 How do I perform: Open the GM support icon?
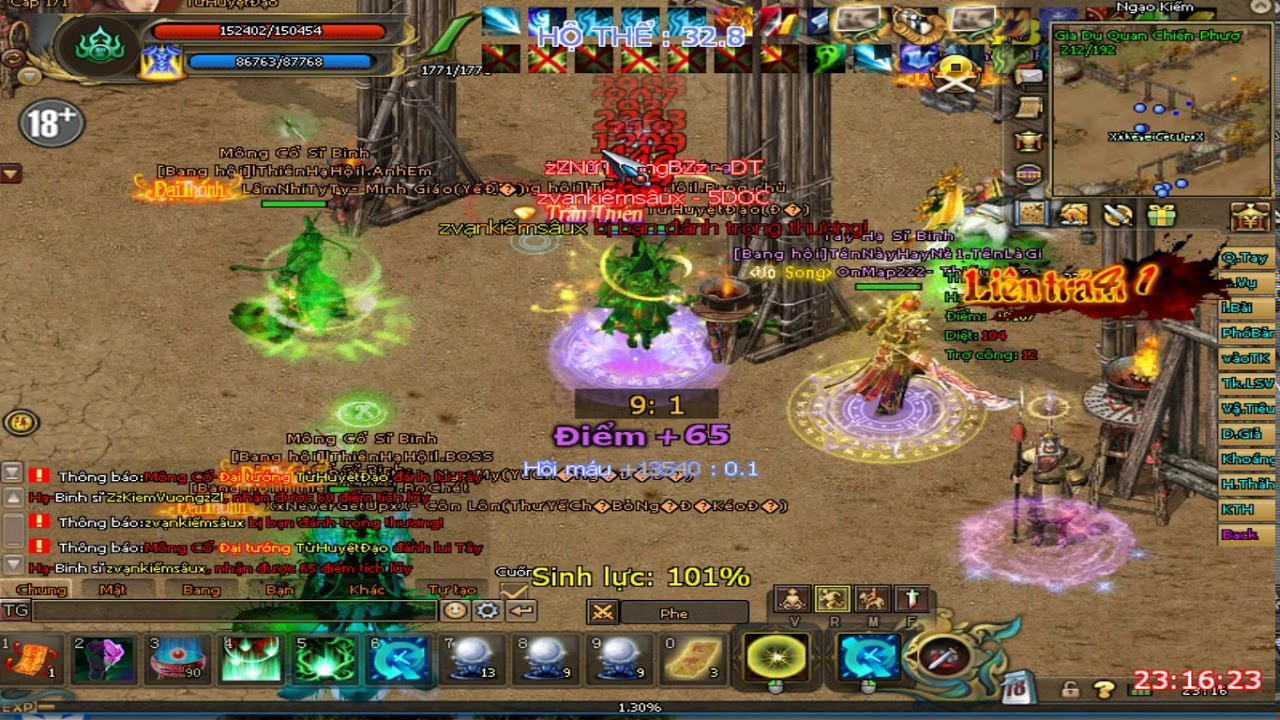tap(1029, 174)
